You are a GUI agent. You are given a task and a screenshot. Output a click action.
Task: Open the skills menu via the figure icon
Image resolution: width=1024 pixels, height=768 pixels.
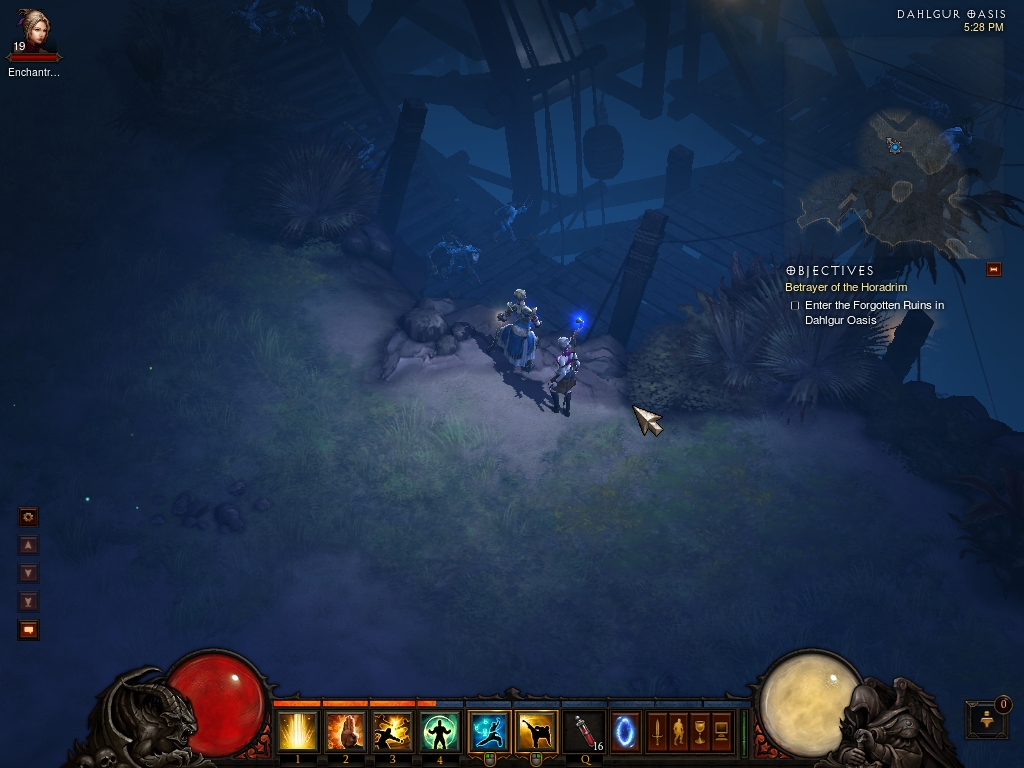[678, 732]
